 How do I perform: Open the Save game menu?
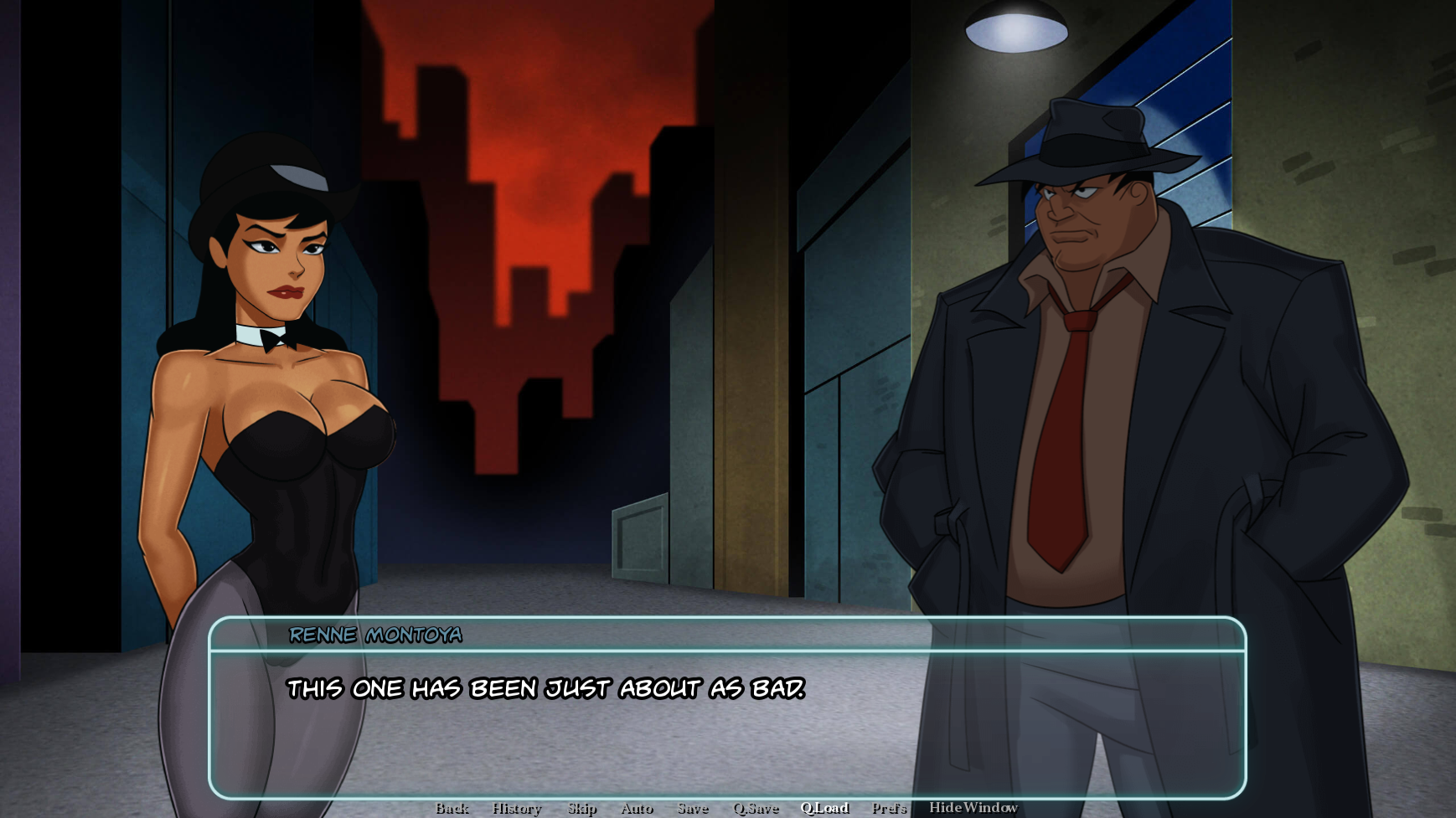click(693, 808)
